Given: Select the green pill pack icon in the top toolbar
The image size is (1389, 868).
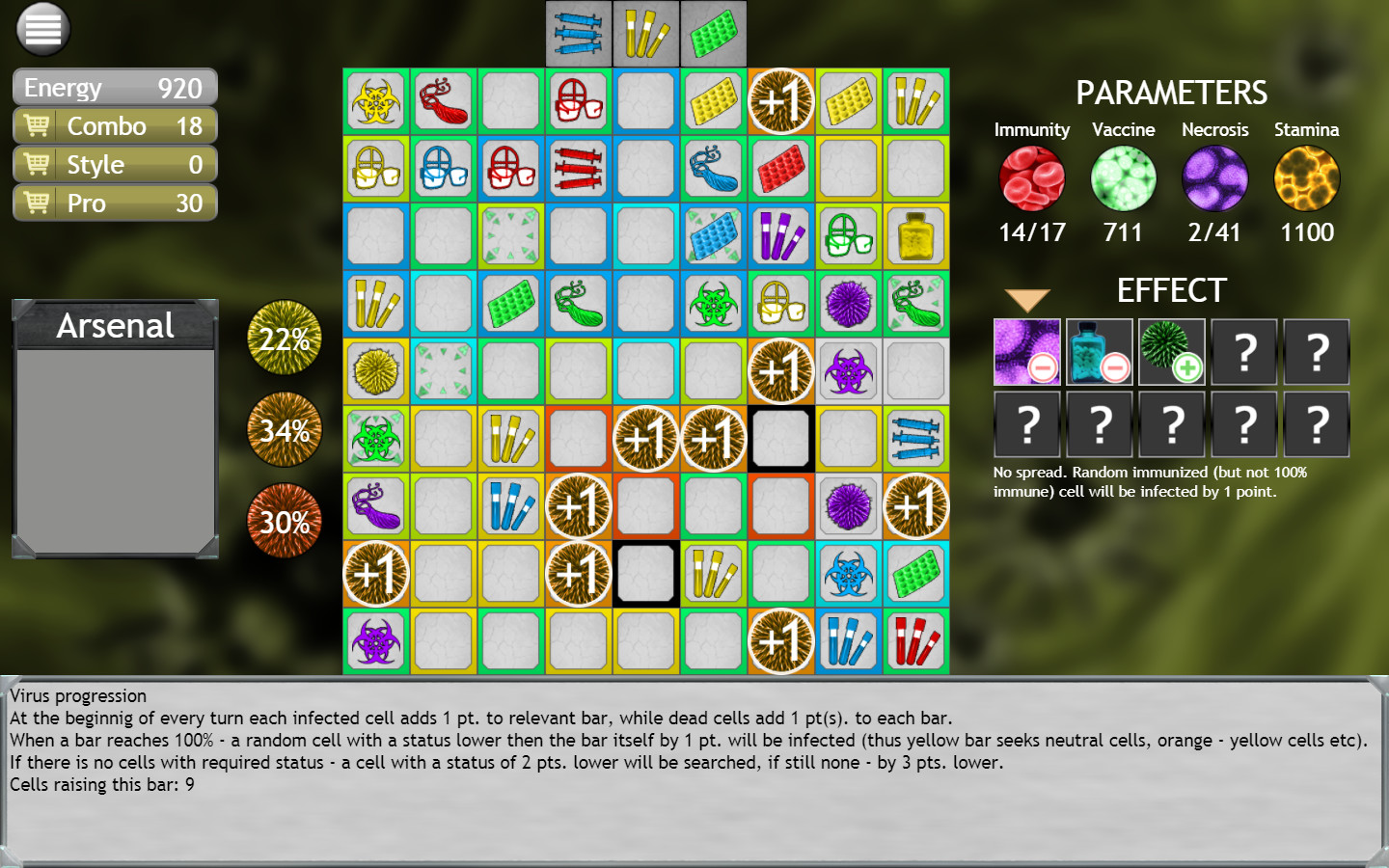Looking at the screenshot, I should [713, 32].
